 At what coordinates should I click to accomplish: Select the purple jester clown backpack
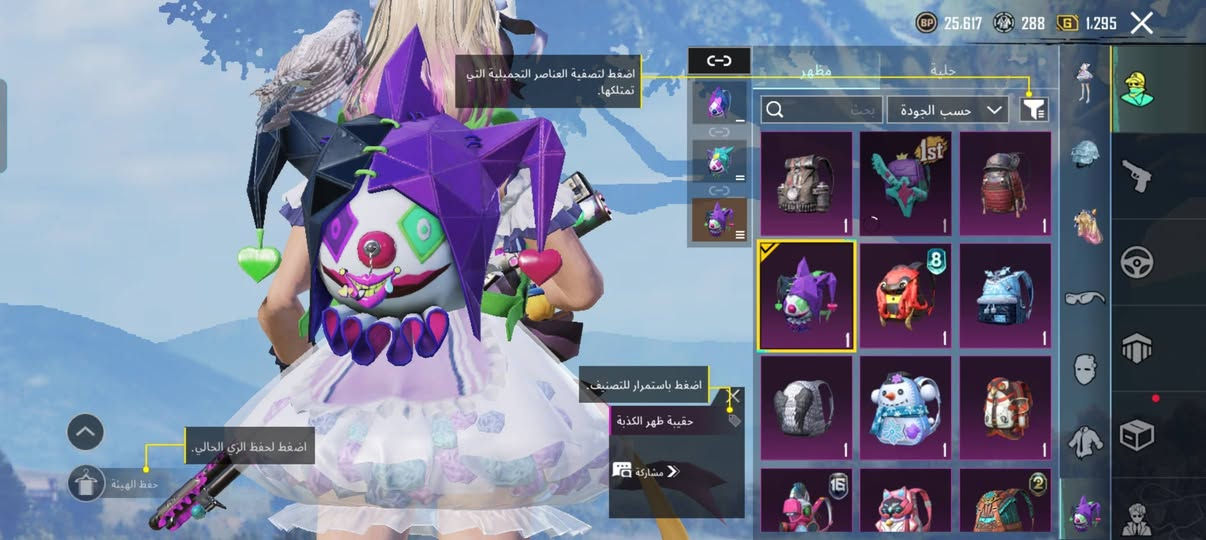[x=806, y=296]
